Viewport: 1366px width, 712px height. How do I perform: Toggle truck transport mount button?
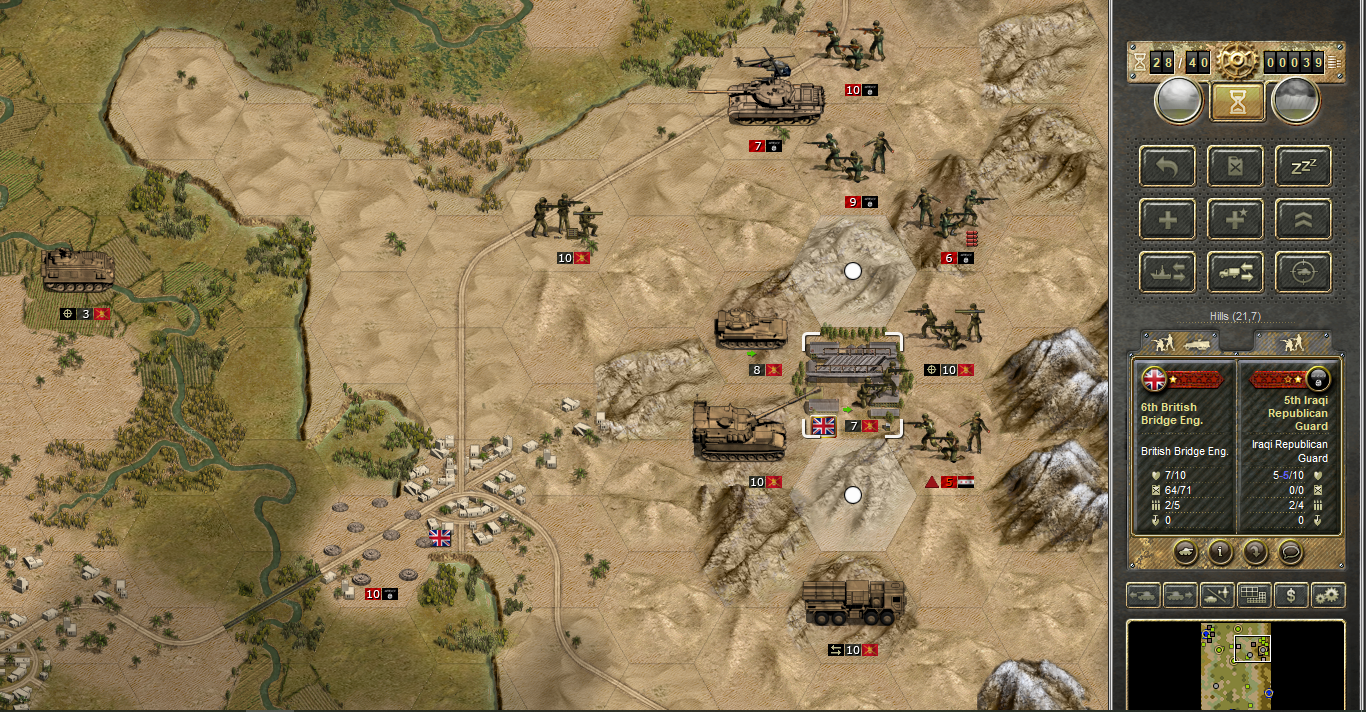tap(1235, 271)
